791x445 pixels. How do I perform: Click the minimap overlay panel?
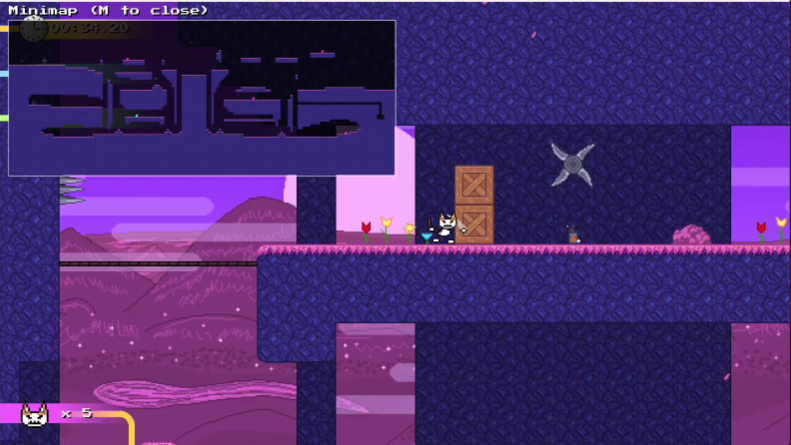pos(201,98)
